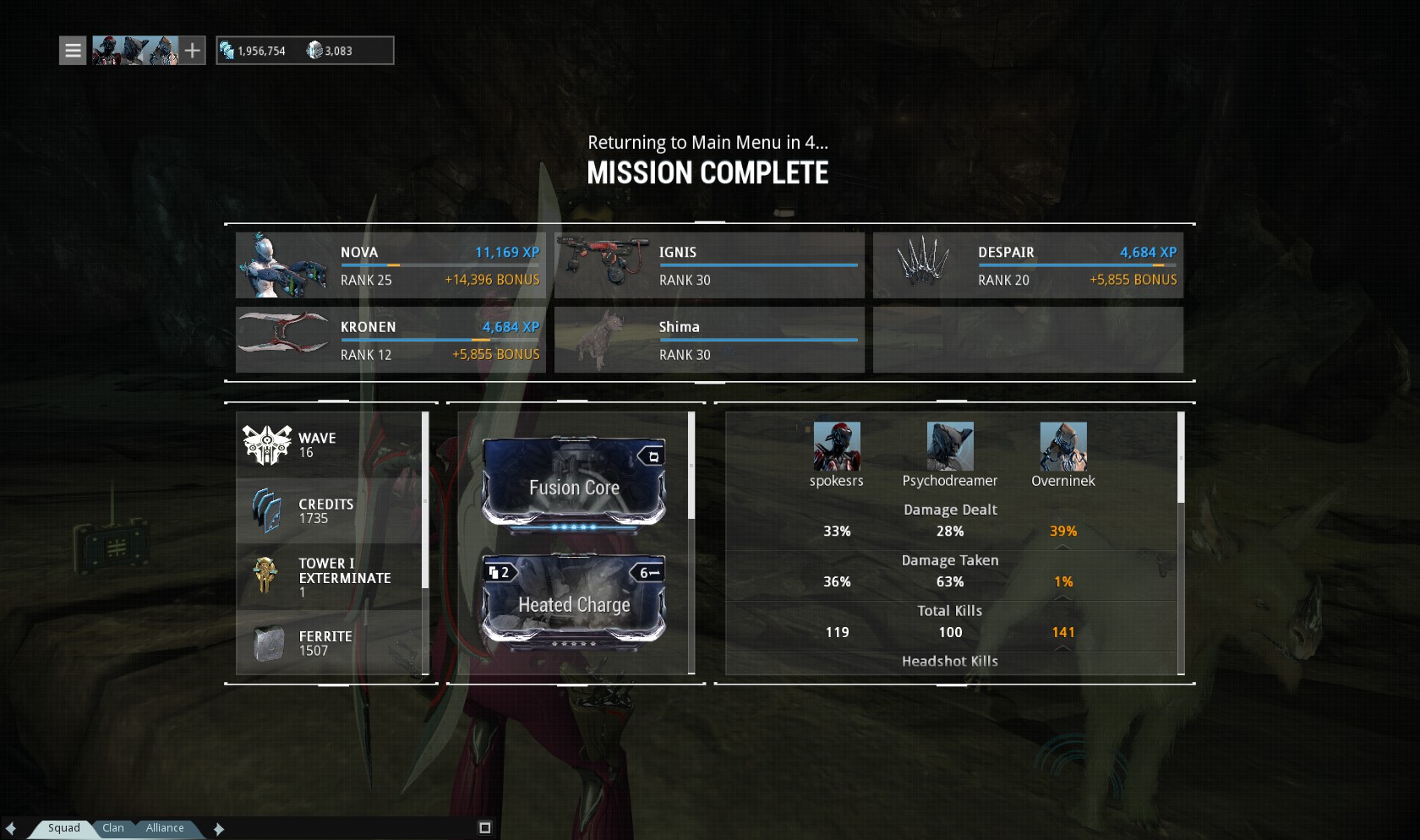Select the Tower I Exterminate key reward
Screen dimensions: 1420x840
[x=330, y=577]
